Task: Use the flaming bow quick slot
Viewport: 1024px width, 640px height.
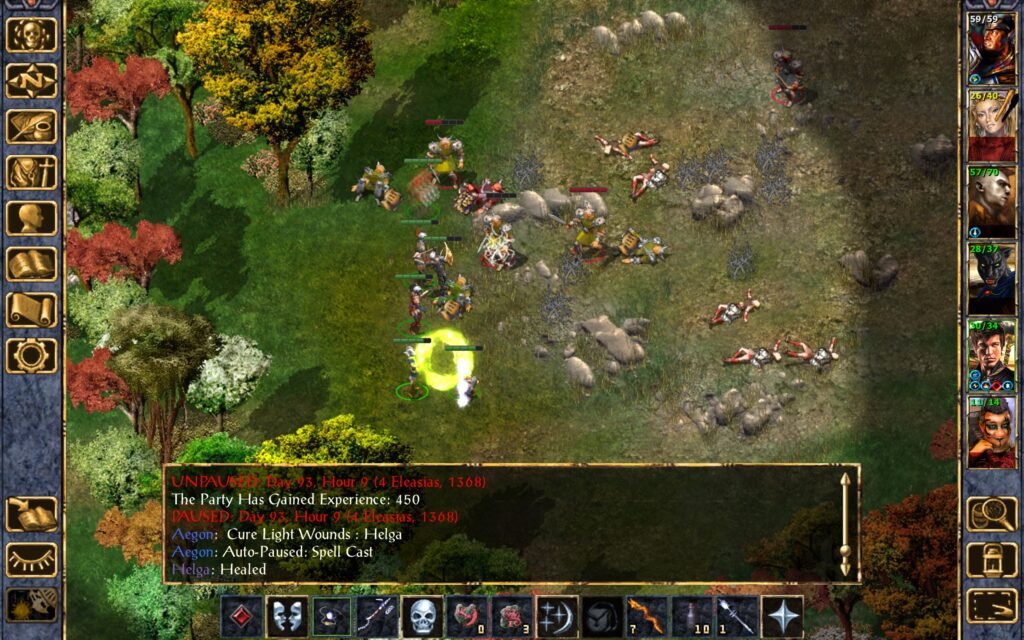Action: pos(646,617)
